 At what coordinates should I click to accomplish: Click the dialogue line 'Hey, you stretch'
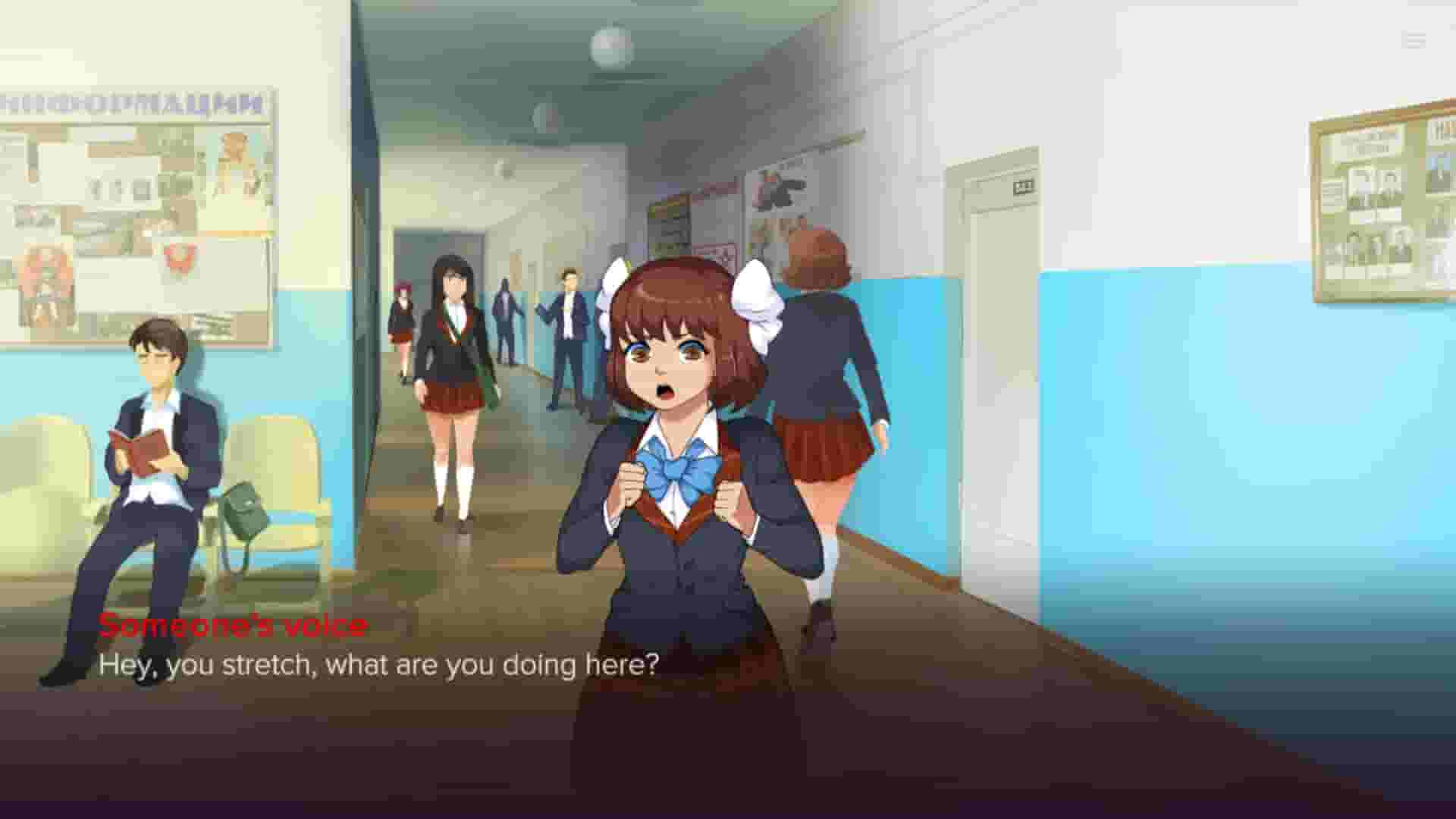[x=379, y=664]
